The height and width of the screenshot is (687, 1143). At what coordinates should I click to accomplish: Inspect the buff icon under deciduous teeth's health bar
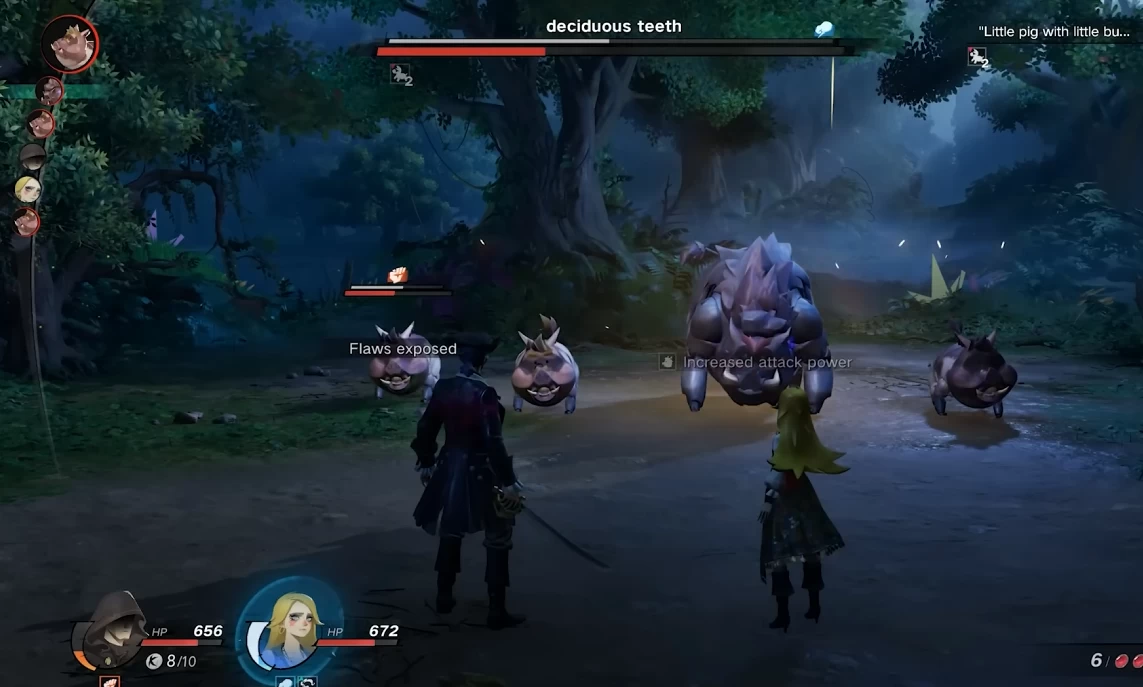[400, 73]
